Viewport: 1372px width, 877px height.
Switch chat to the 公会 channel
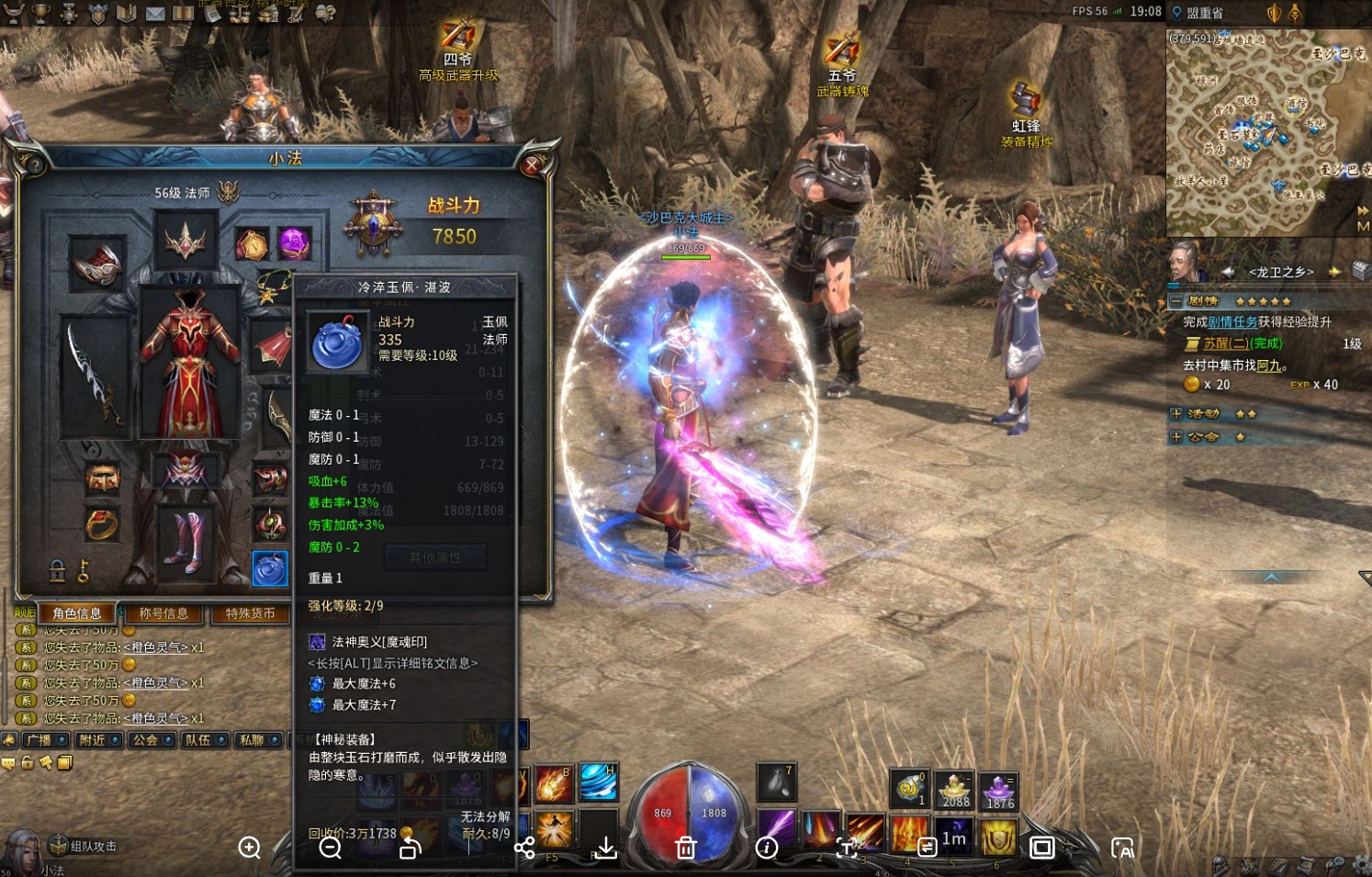click(x=147, y=740)
